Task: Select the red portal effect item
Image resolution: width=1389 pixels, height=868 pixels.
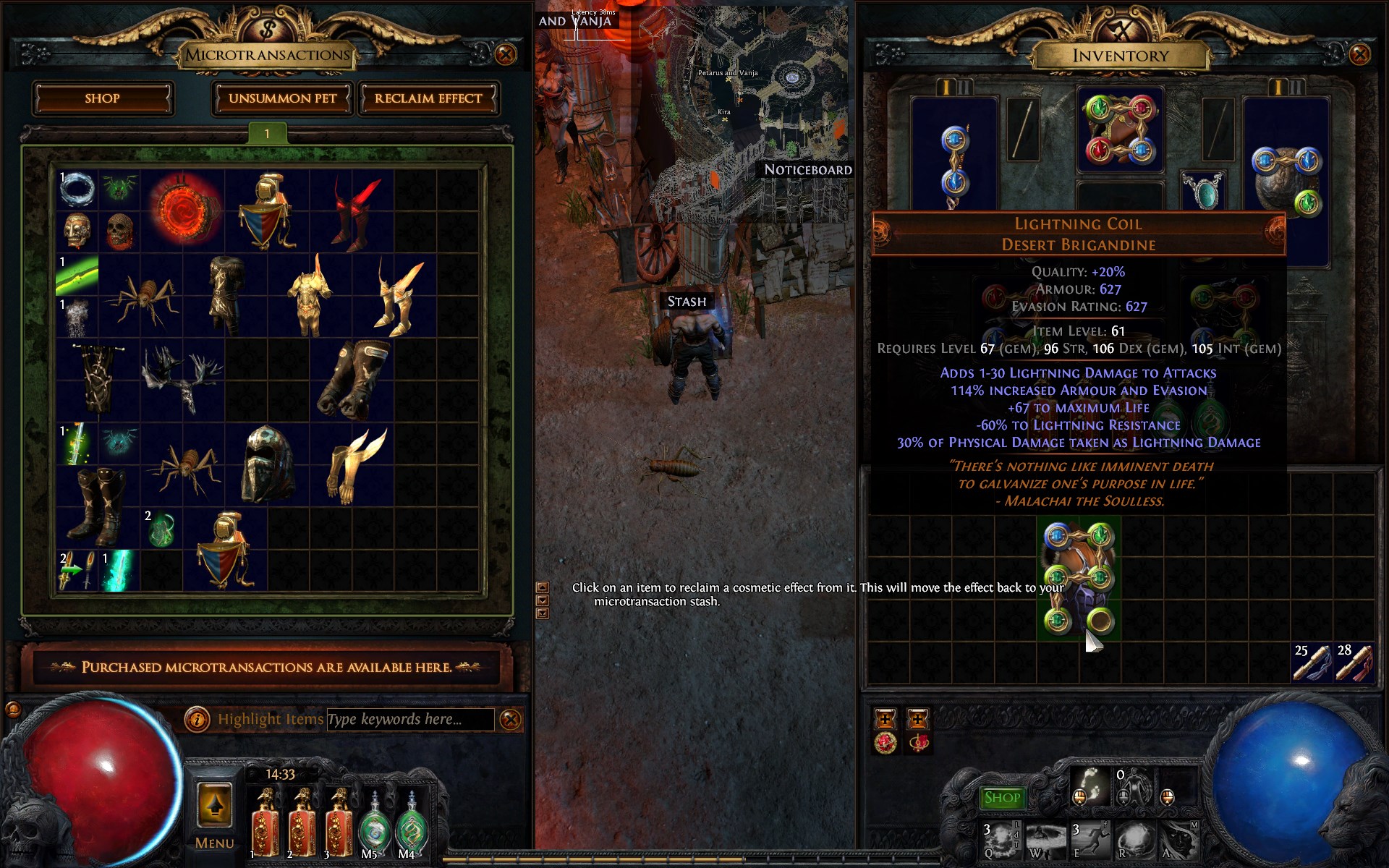Action: click(x=182, y=210)
